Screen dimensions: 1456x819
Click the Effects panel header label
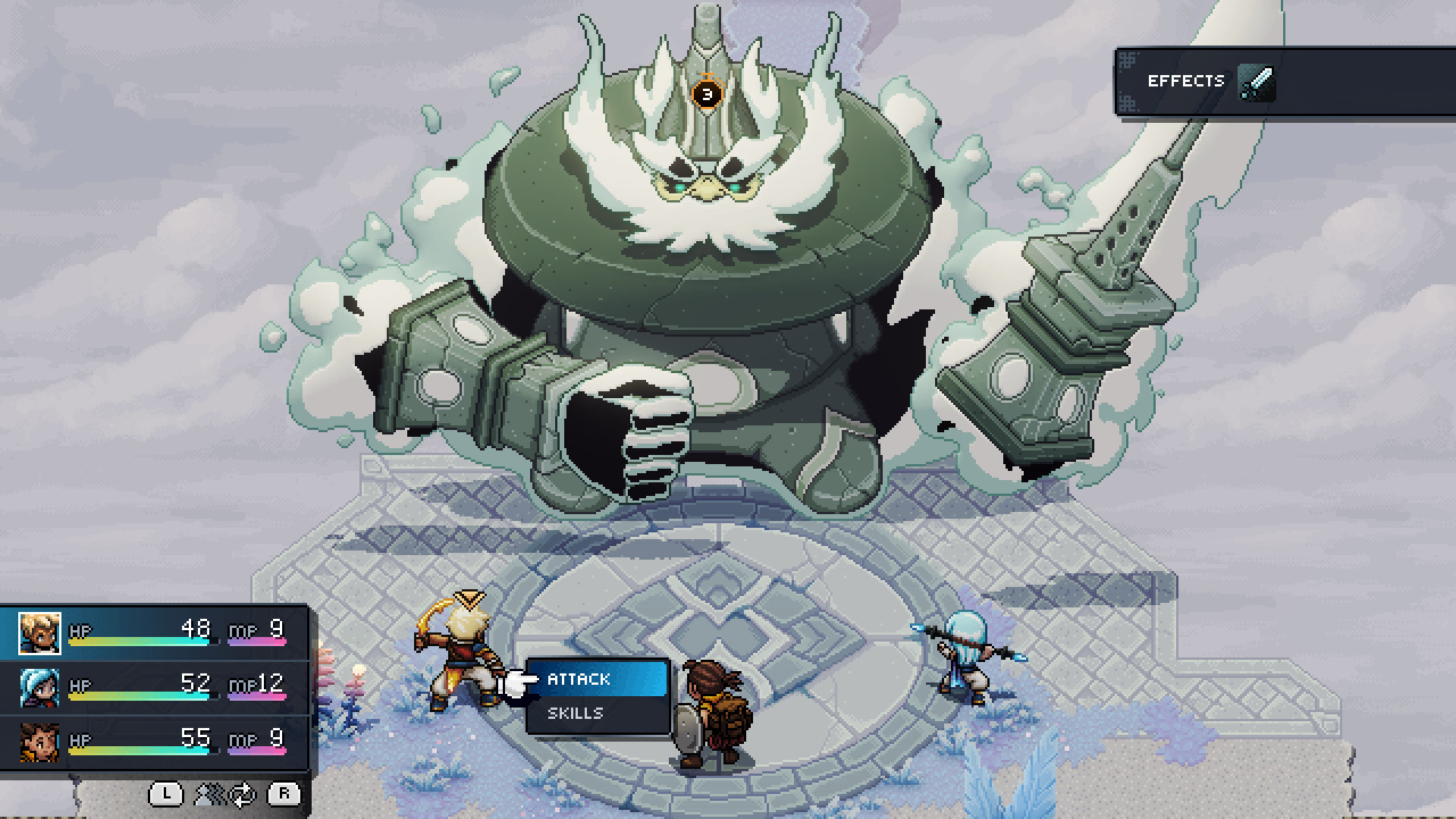[1186, 80]
